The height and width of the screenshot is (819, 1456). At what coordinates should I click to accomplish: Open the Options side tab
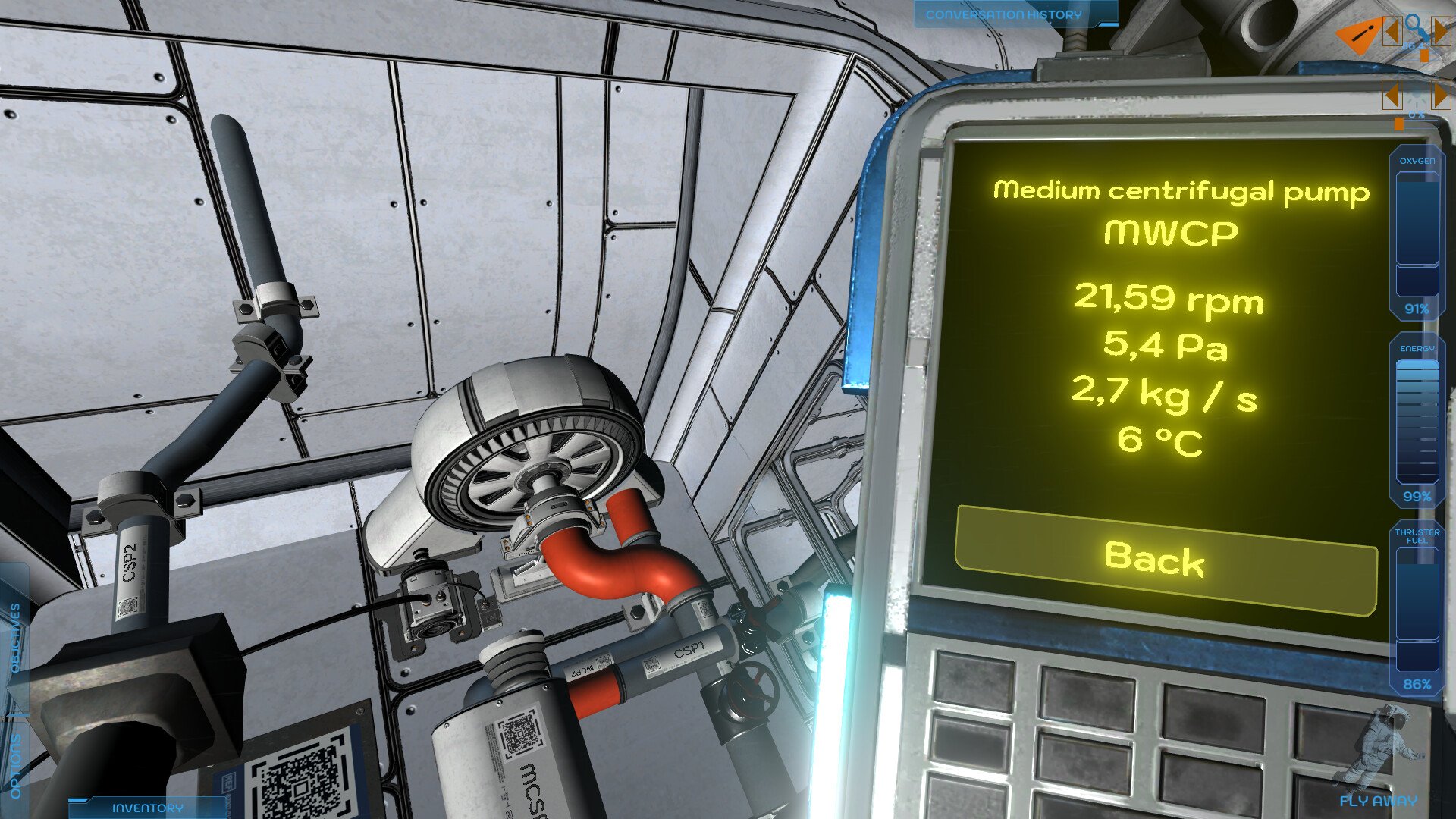coord(15,766)
